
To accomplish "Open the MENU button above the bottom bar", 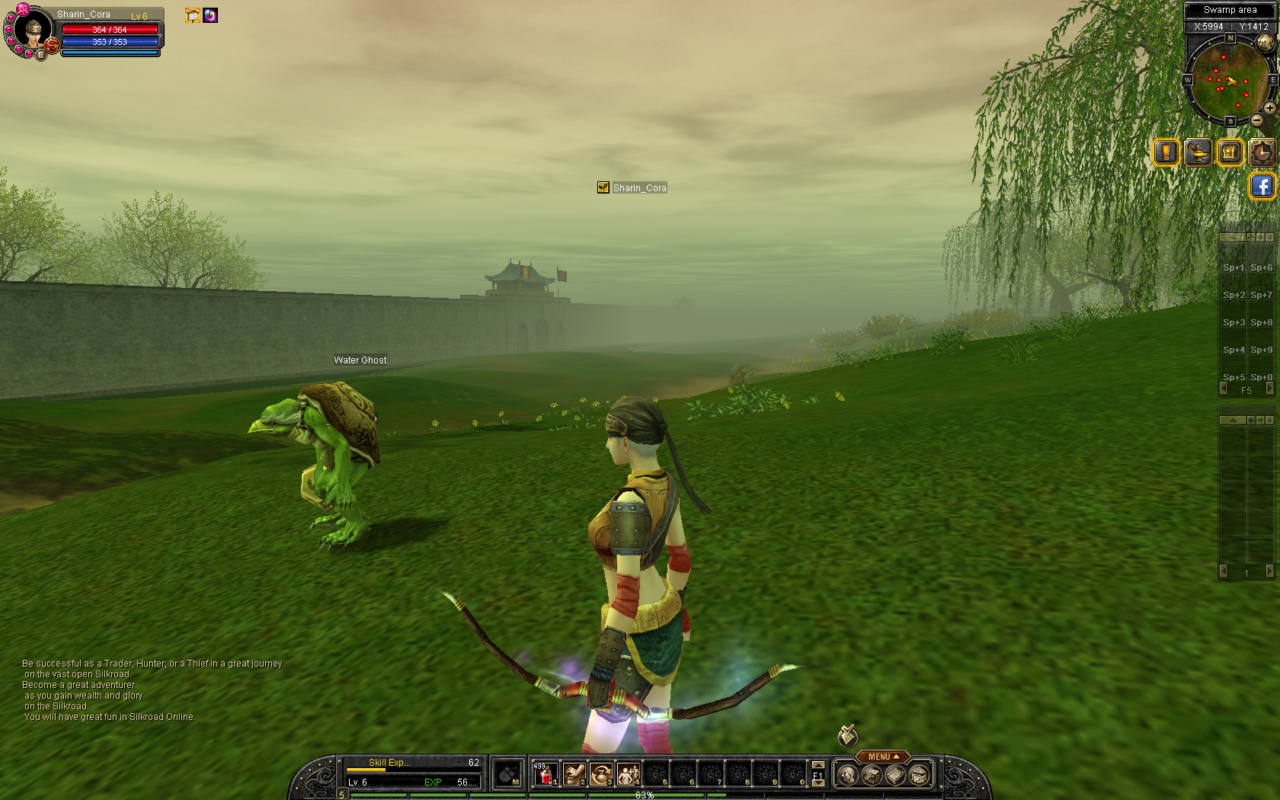I will pyautogui.click(x=880, y=757).
